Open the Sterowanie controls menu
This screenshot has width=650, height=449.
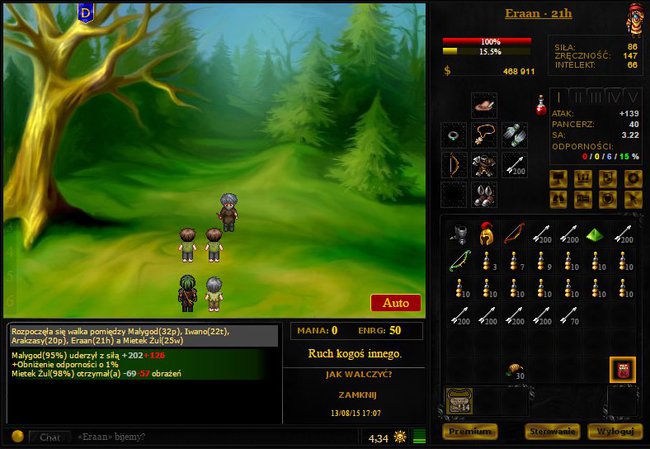551,431
